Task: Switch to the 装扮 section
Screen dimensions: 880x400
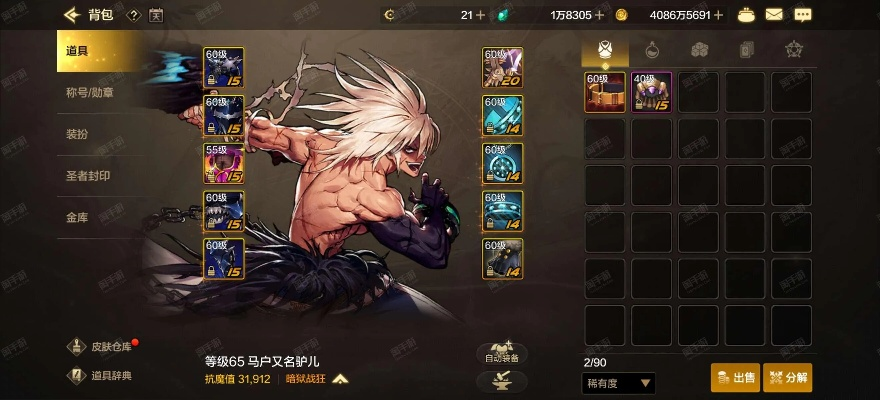Action: point(78,134)
